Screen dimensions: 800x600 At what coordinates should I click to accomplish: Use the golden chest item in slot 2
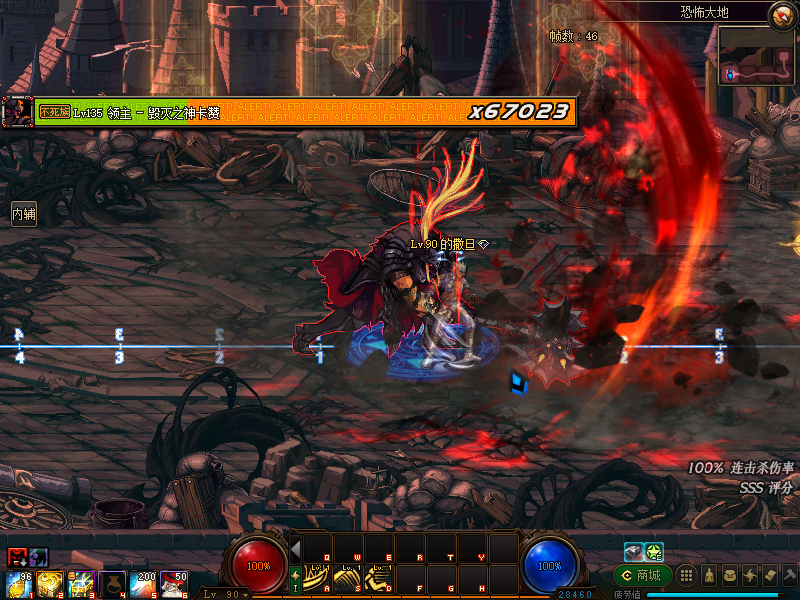tap(51, 583)
